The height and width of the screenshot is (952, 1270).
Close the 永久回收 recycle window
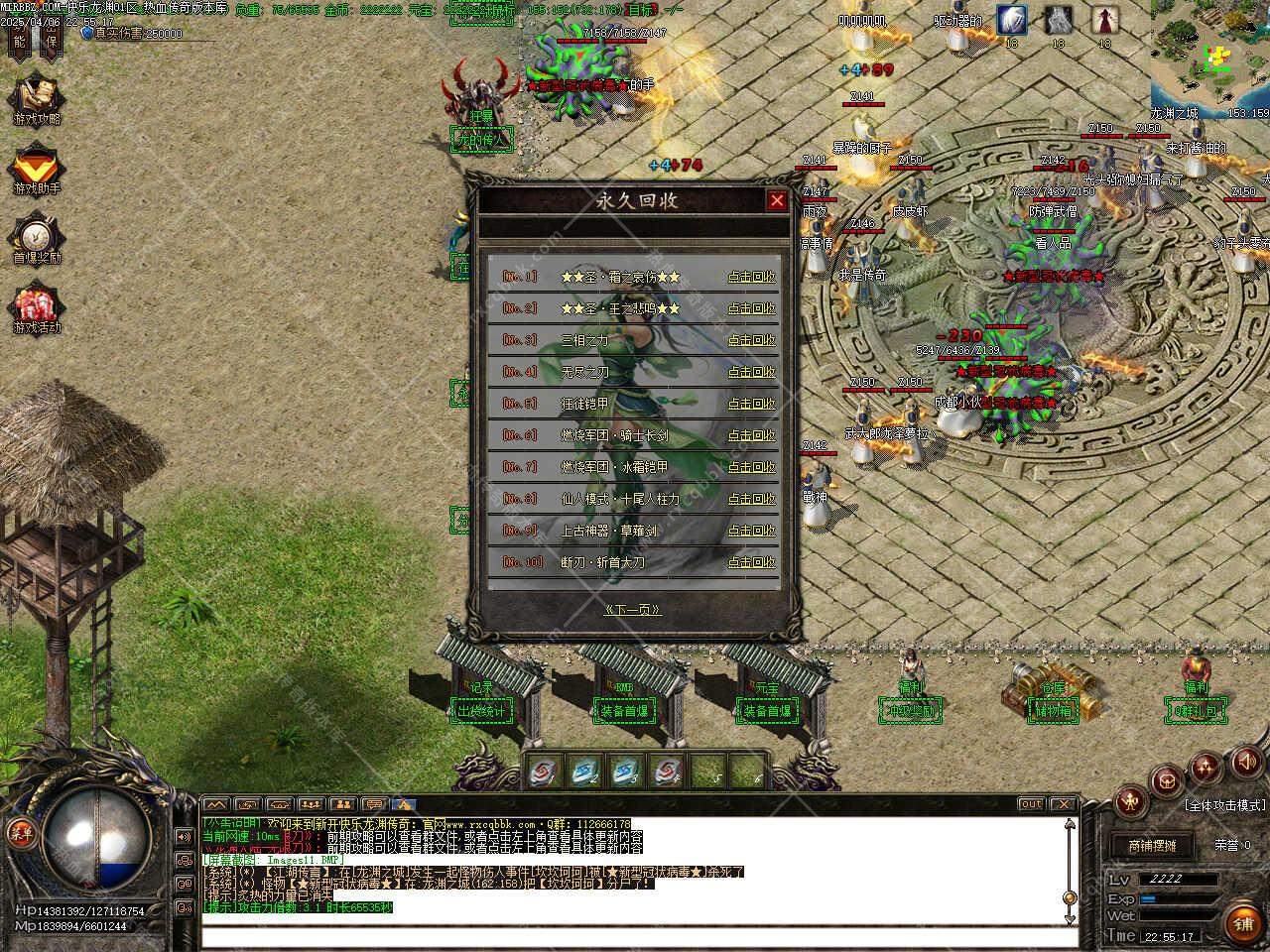coord(776,201)
